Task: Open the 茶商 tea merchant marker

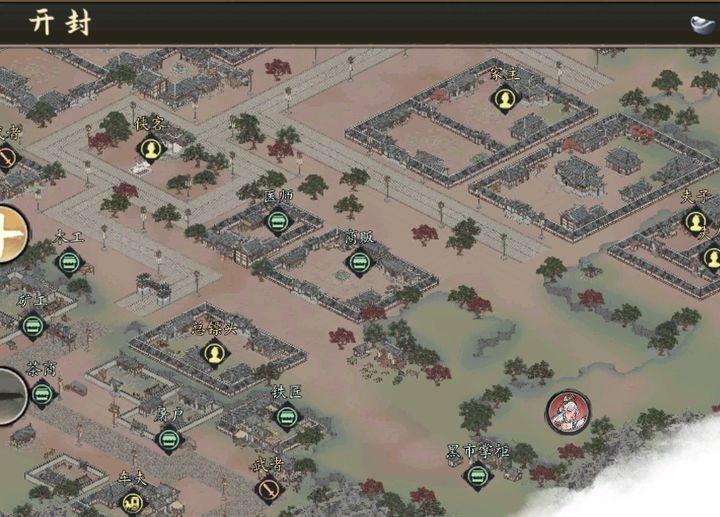Action: click(x=42, y=394)
